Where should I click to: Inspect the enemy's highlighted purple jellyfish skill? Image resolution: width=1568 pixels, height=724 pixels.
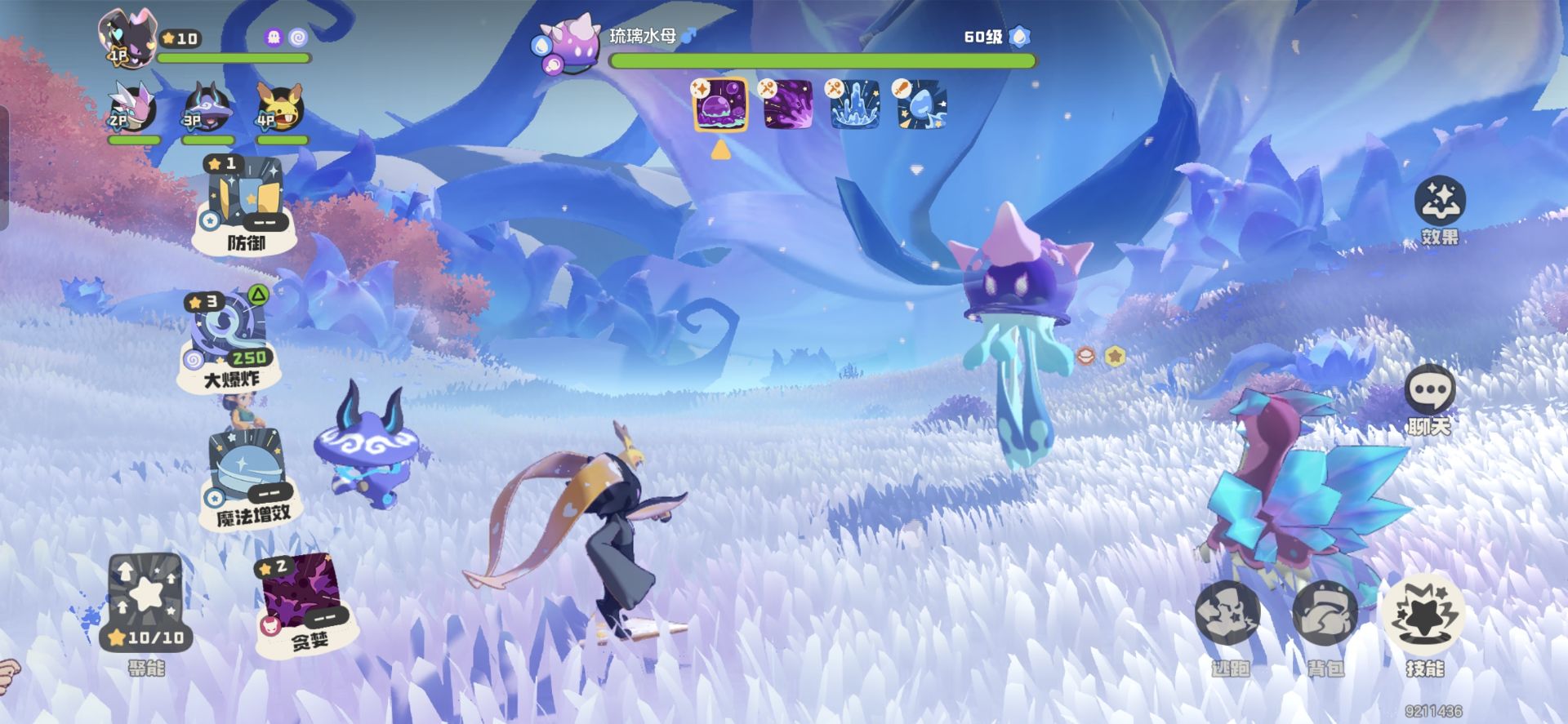(x=719, y=104)
